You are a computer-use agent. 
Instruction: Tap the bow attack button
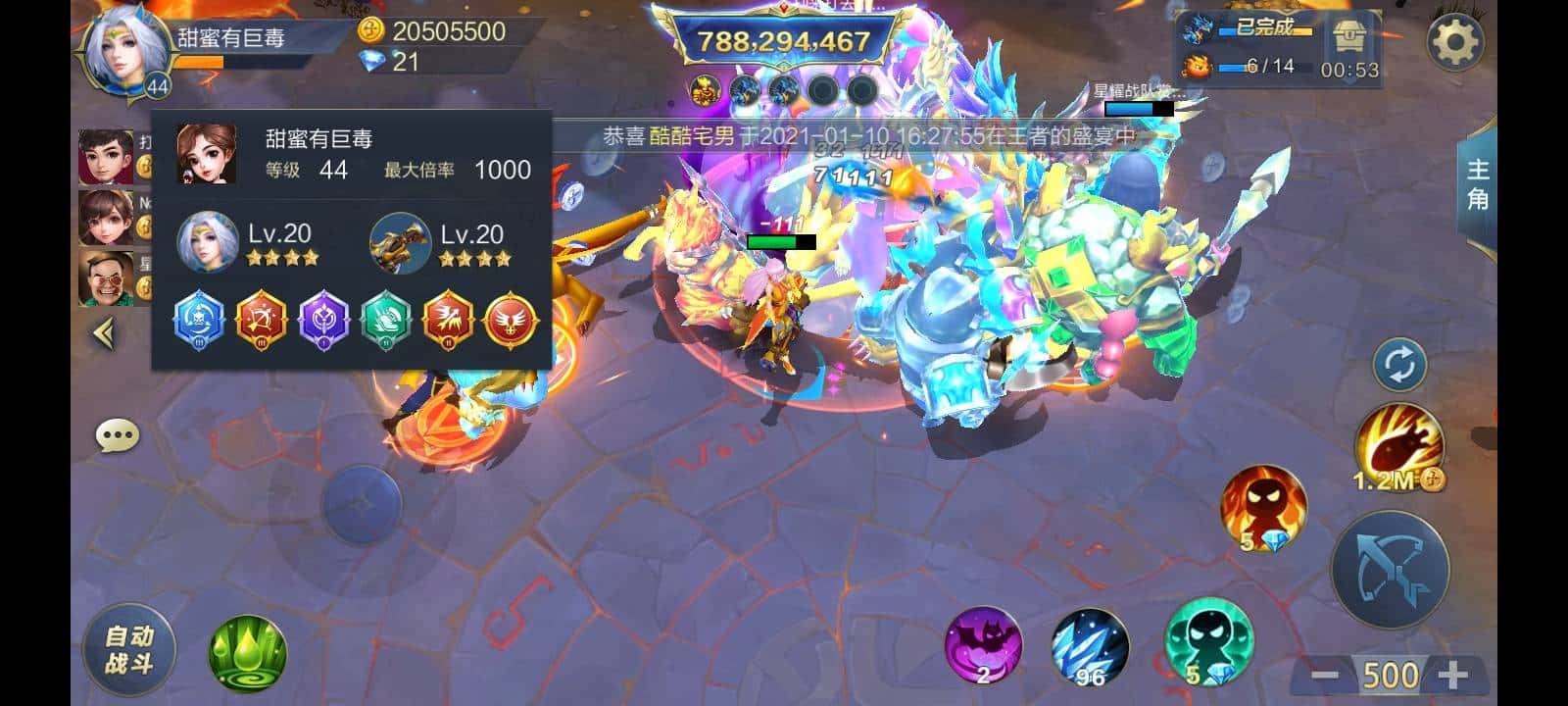click(1389, 569)
